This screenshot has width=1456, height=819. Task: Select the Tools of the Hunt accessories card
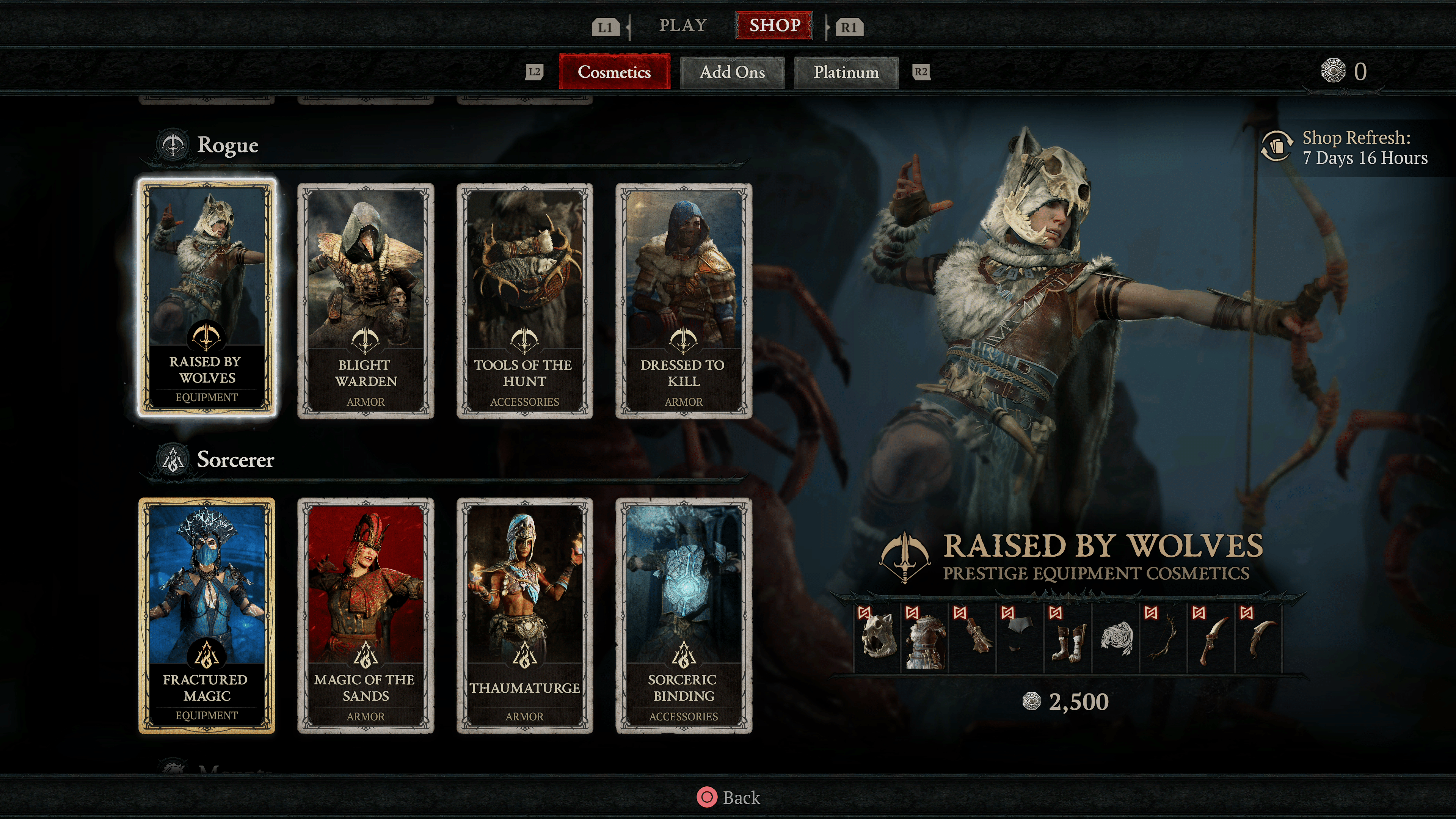[524, 300]
